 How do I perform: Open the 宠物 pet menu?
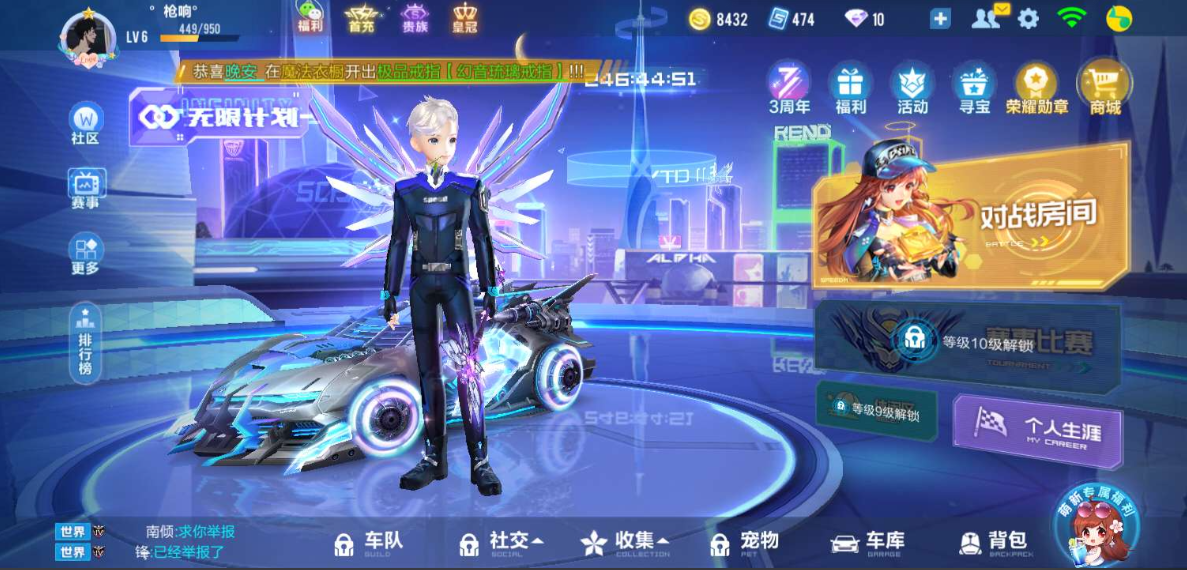point(744,543)
